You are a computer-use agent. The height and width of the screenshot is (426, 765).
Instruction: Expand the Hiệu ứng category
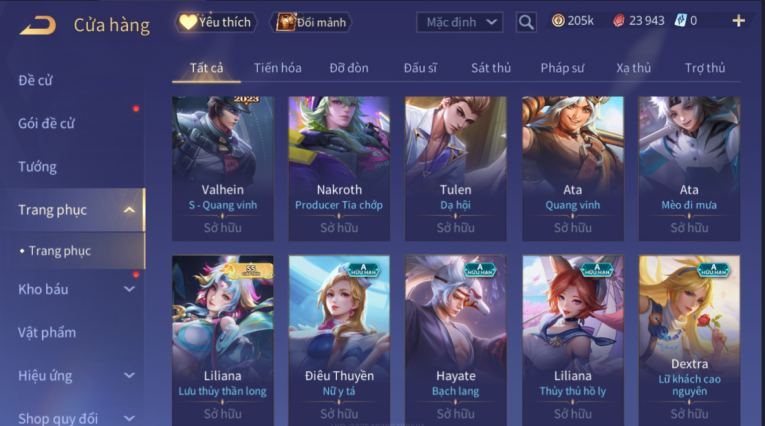point(129,376)
